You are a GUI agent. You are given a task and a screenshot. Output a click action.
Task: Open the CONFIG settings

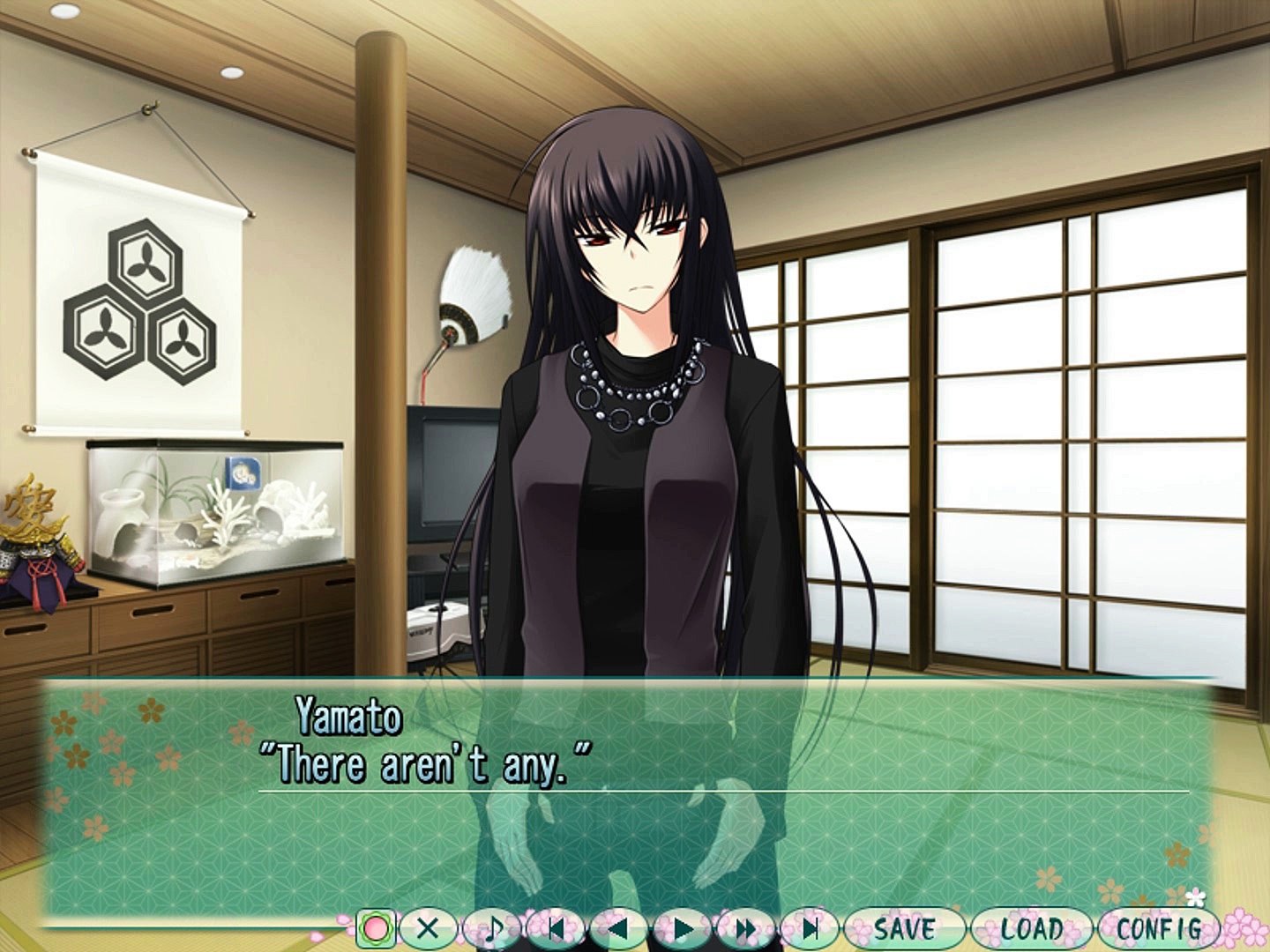pos(1158,928)
